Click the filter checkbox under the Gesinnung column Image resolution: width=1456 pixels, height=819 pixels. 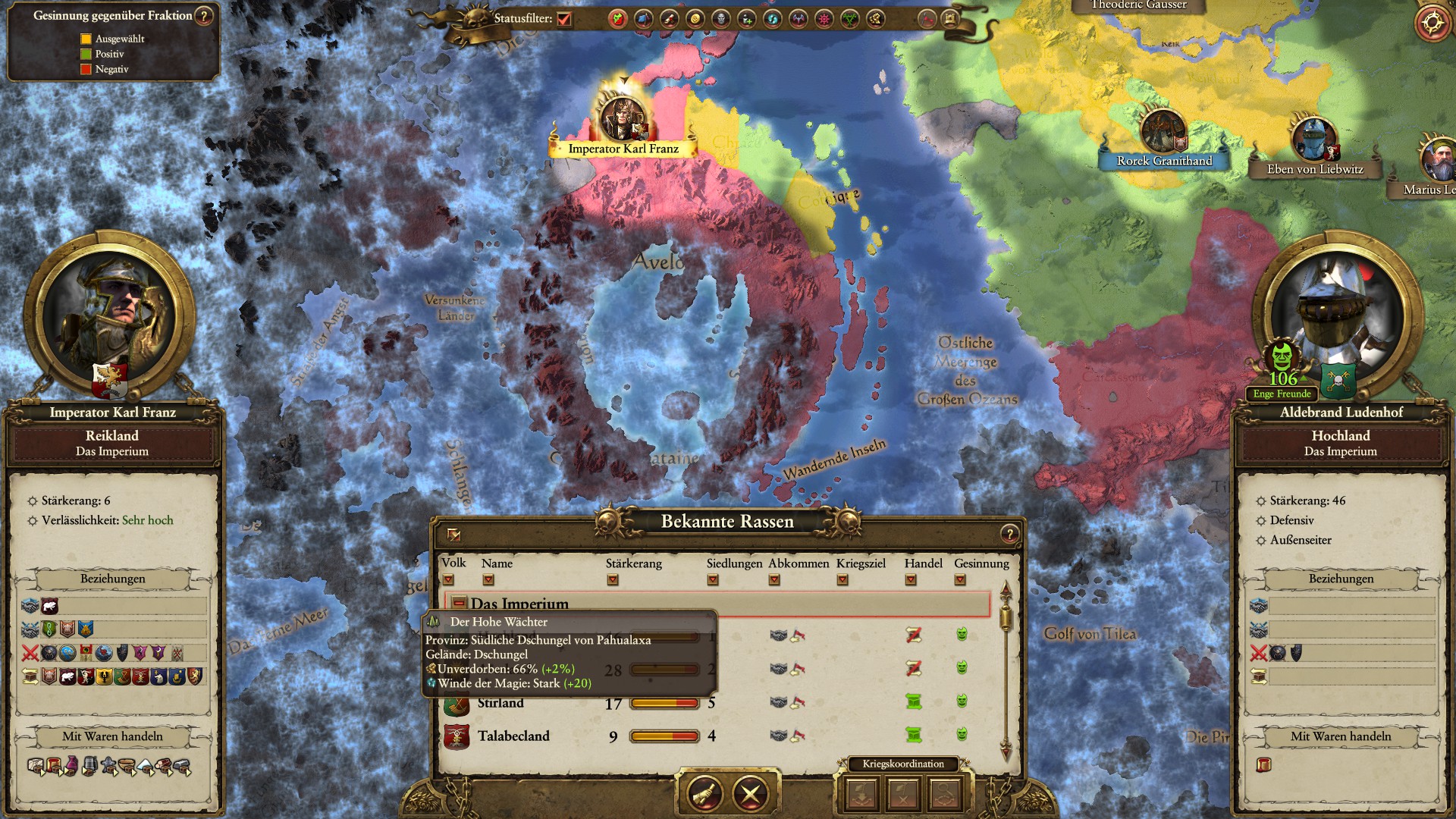click(x=959, y=580)
